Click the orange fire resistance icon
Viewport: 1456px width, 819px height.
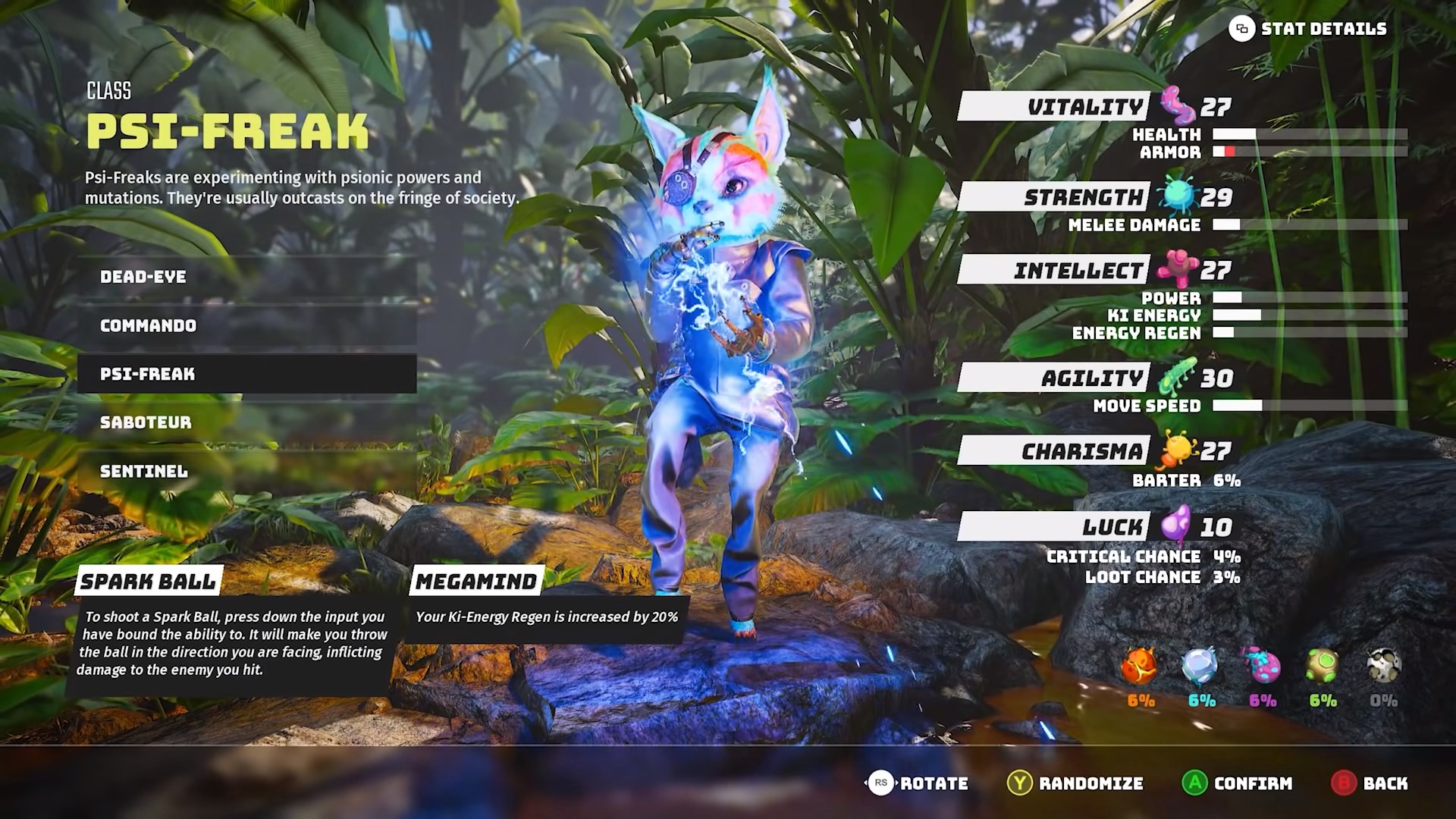(1140, 667)
